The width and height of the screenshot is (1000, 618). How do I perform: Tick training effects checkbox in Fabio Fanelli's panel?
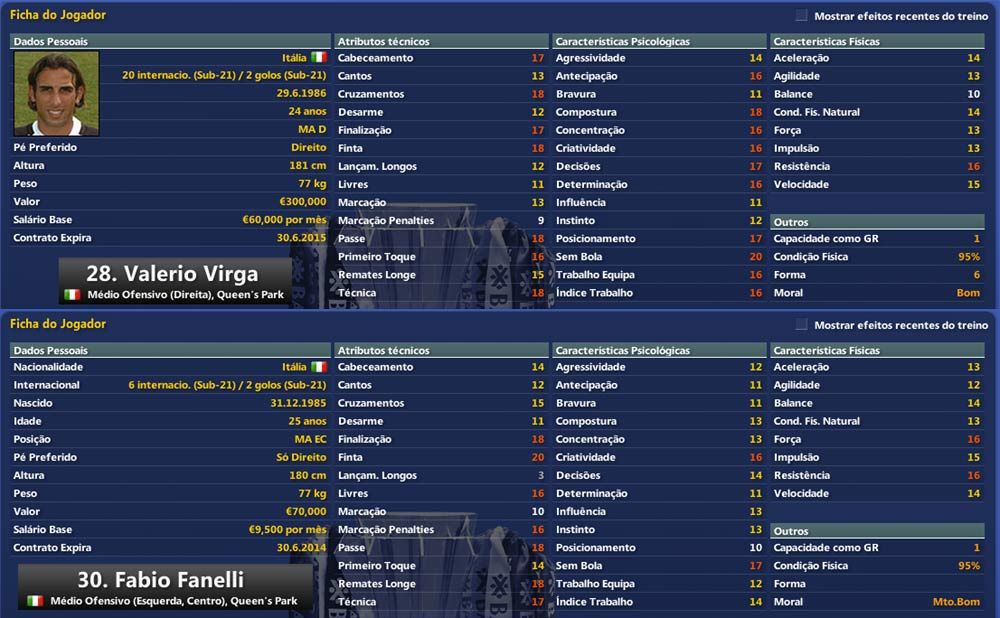coord(802,325)
